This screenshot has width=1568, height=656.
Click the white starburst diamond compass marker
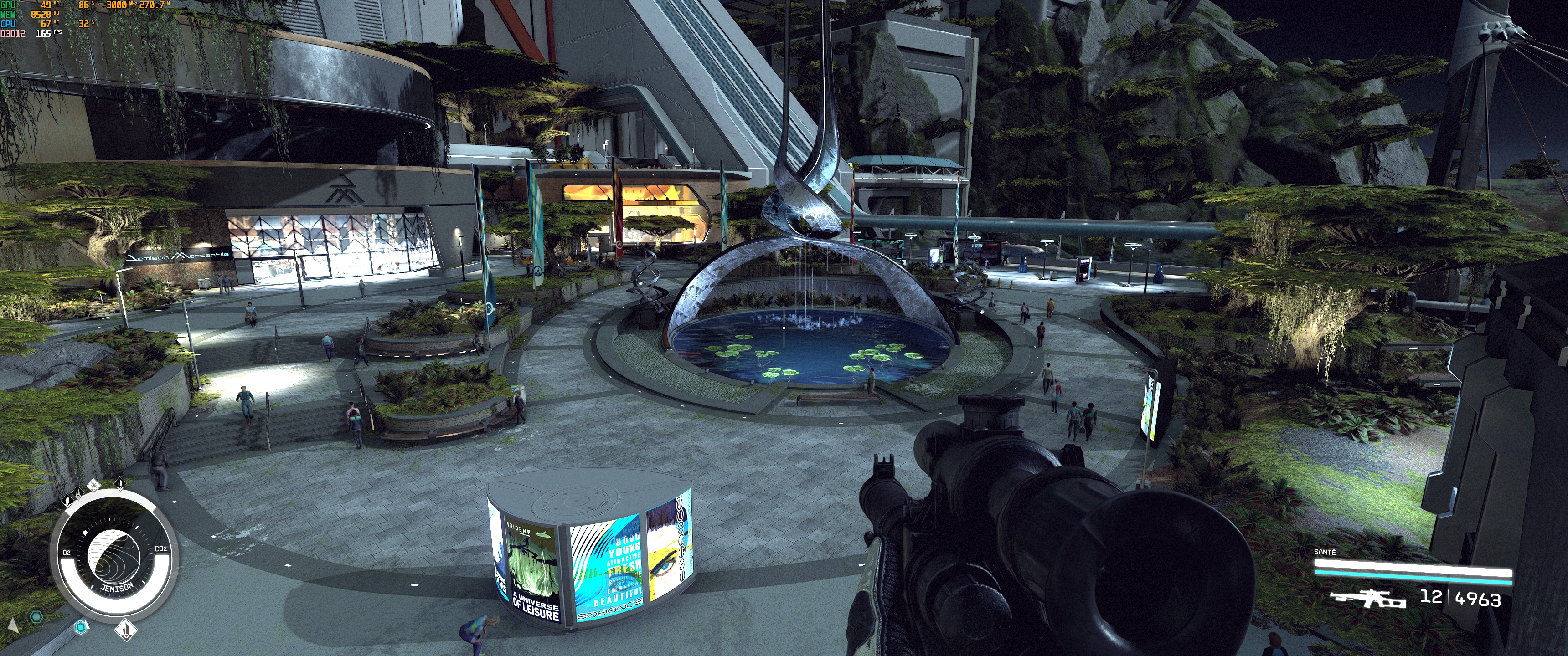[94, 485]
